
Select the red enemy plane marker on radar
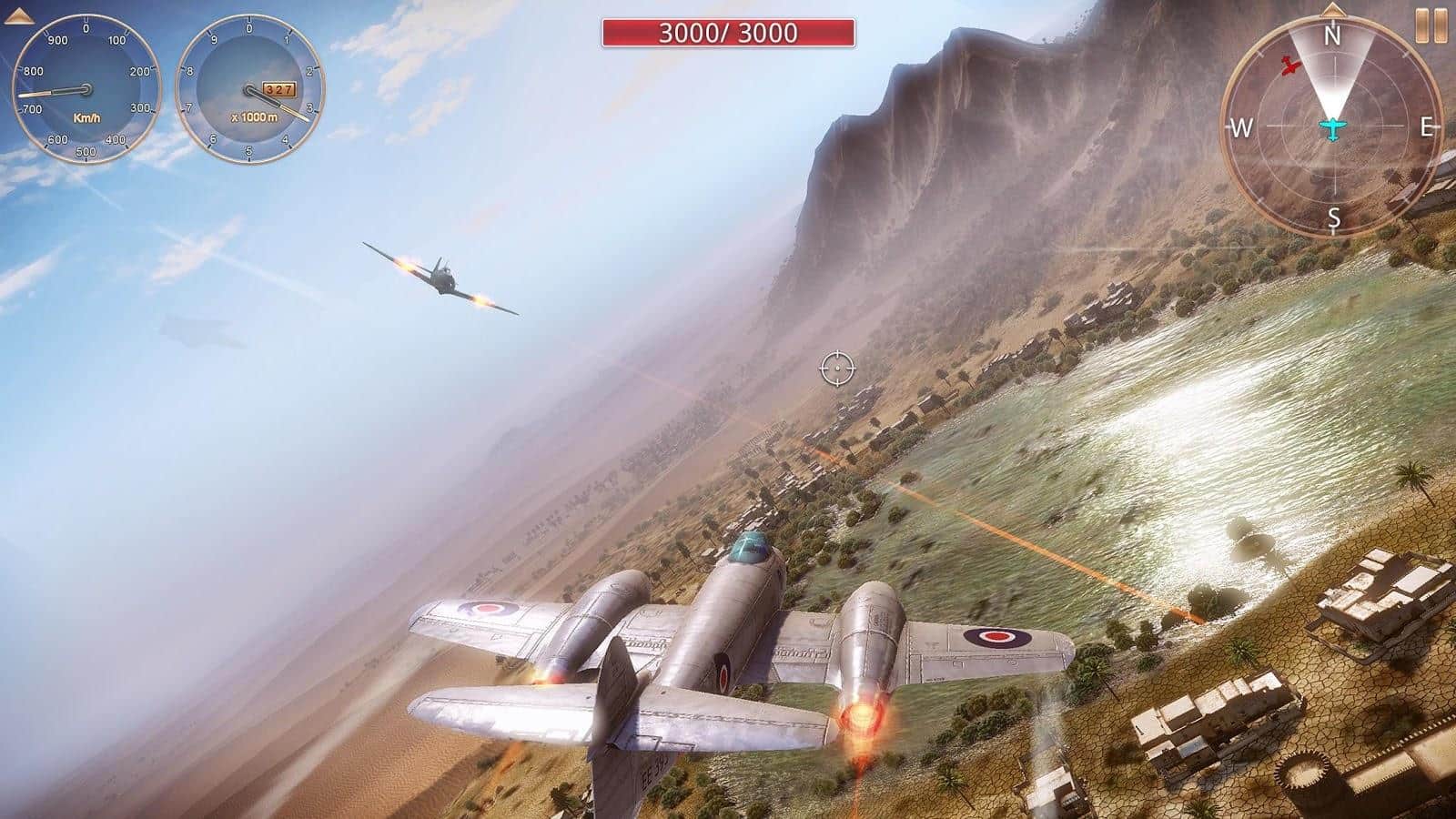click(1289, 66)
